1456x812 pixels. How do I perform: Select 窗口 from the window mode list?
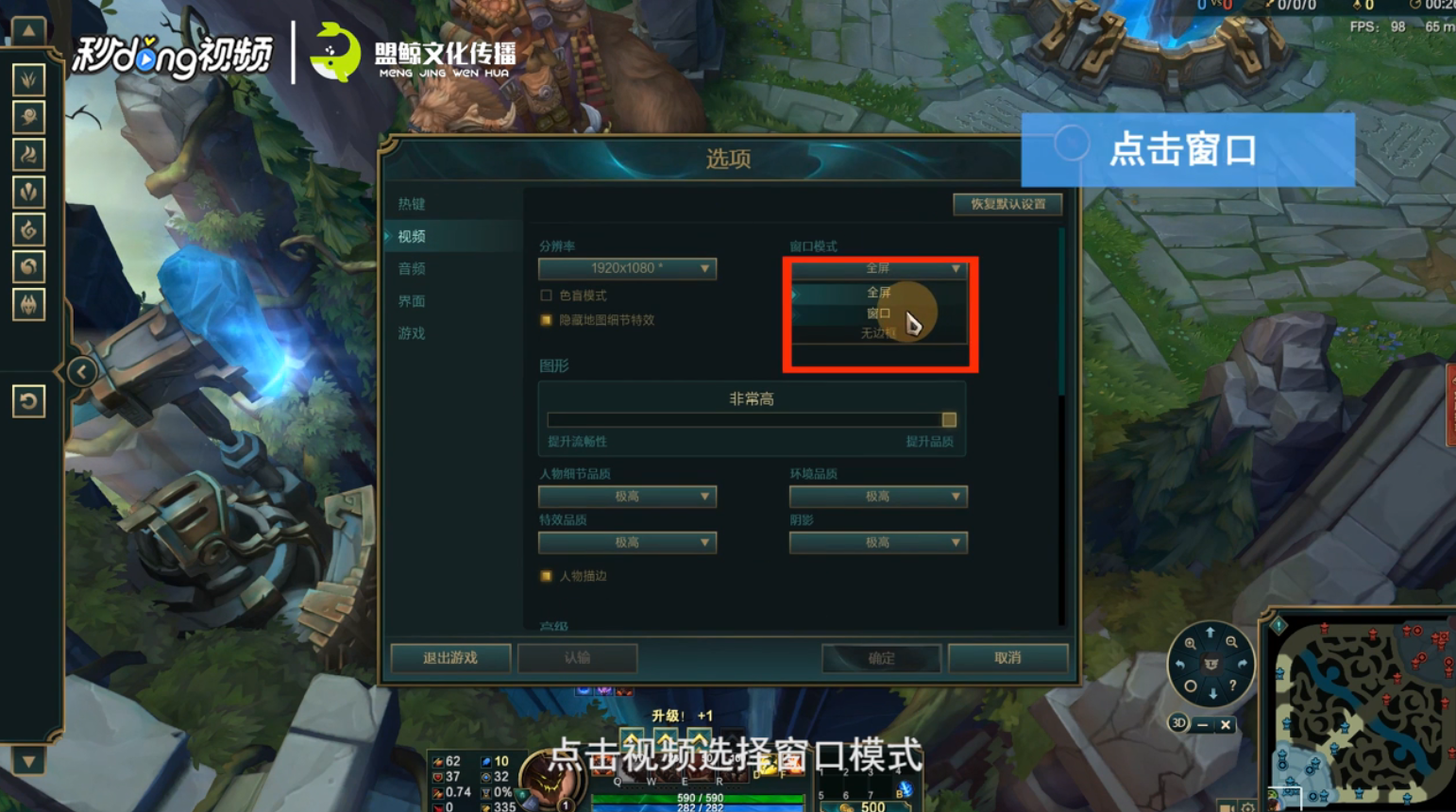point(878,313)
